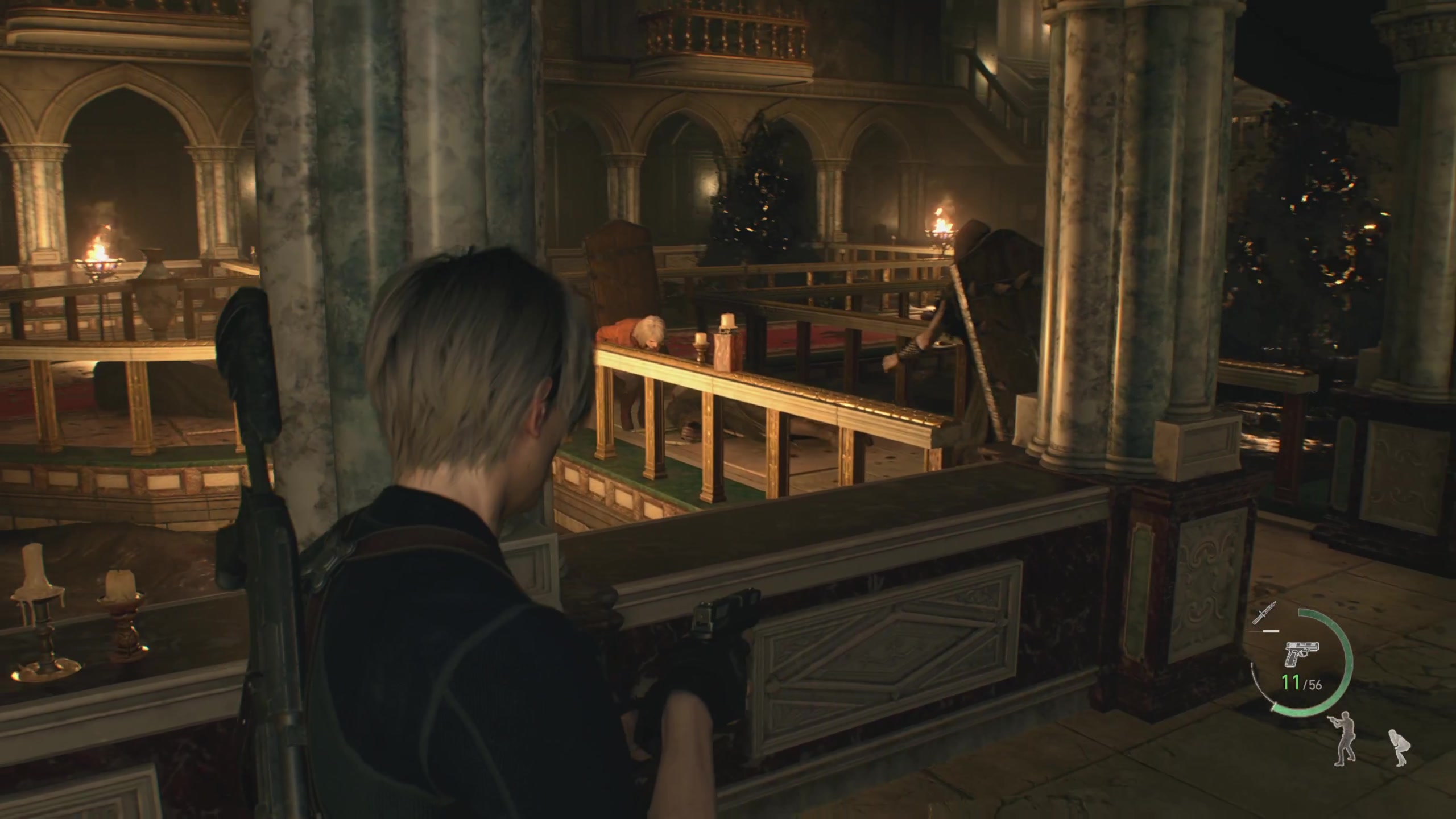This screenshot has height=819, width=1456.
Task: Select the handgun weapon icon
Action: coord(1302,653)
